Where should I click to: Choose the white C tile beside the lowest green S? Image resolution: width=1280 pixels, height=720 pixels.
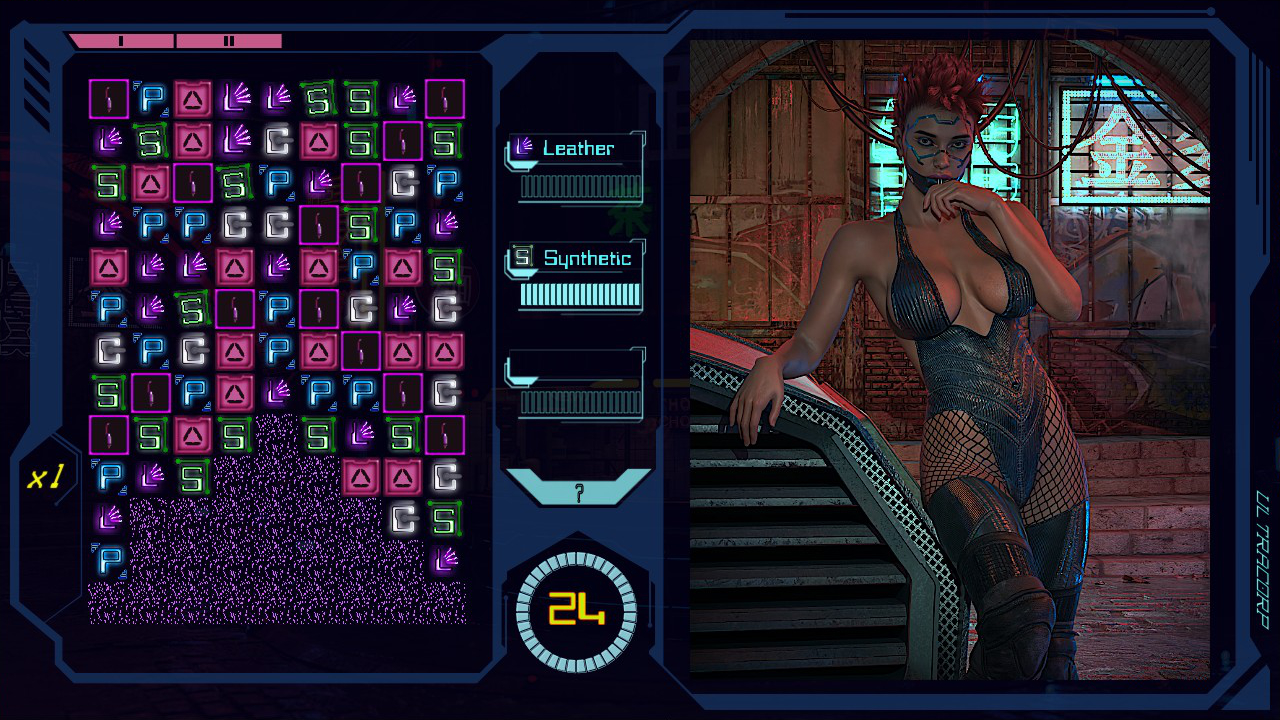point(403,518)
